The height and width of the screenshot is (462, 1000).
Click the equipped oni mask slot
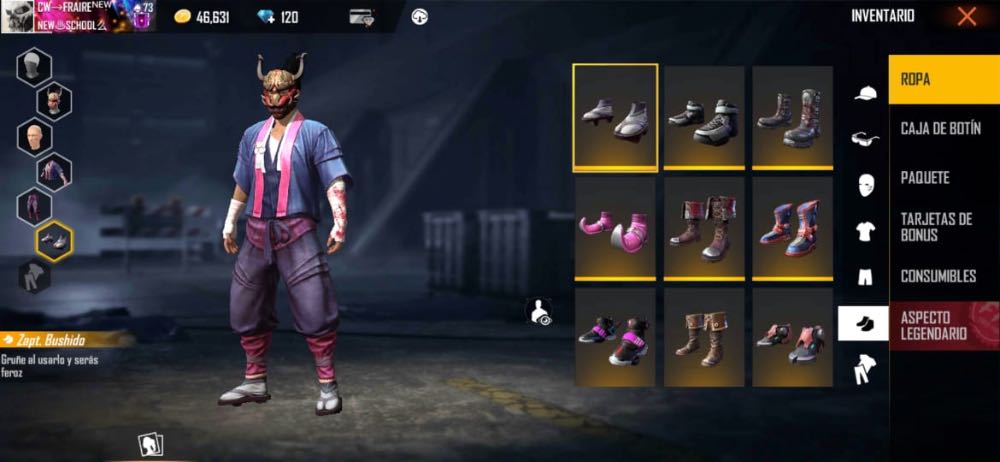[54, 100]
